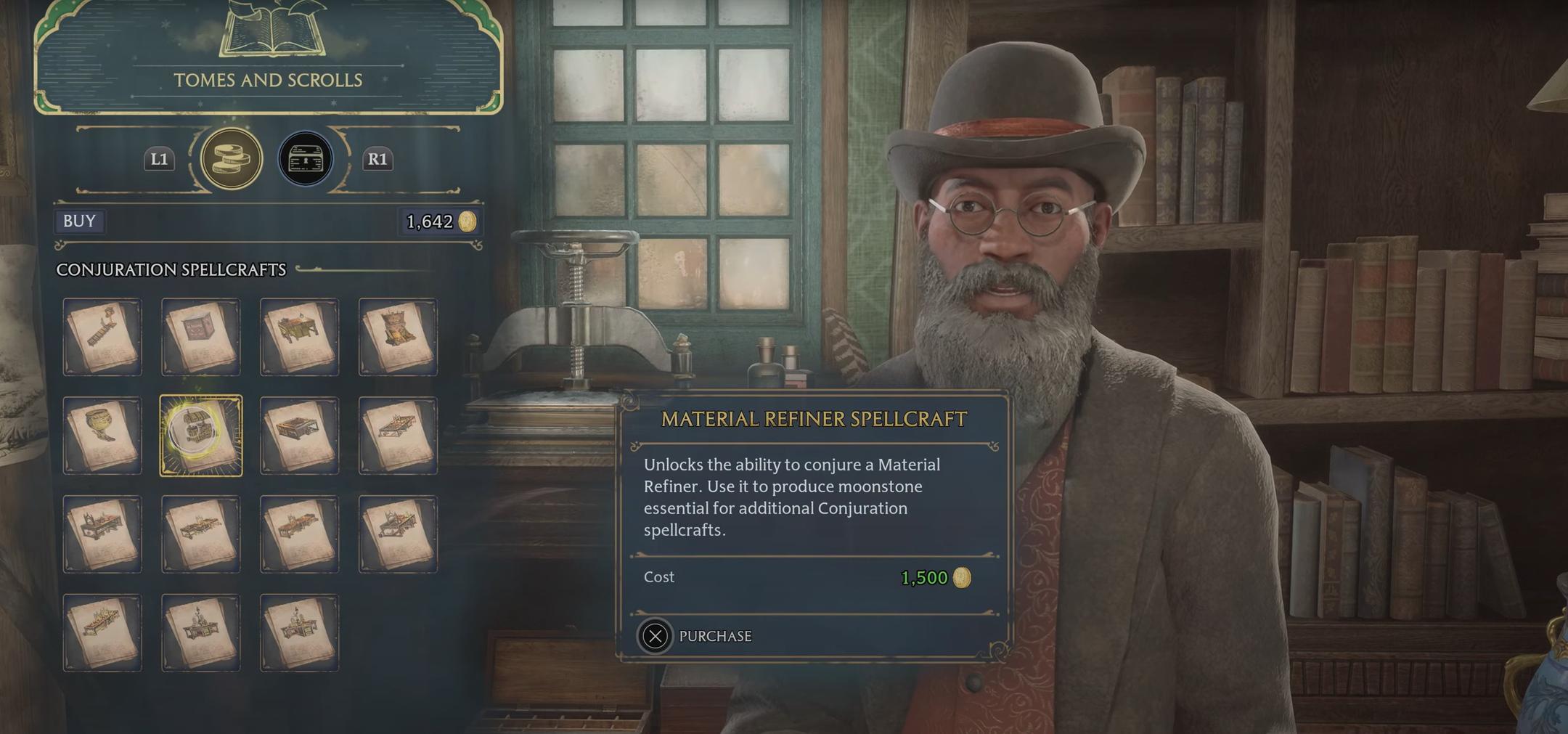This screenshot has height=734, width=1568.
Task: Select the candle desk spellcraft icon
Action: (x=201, y=632)
